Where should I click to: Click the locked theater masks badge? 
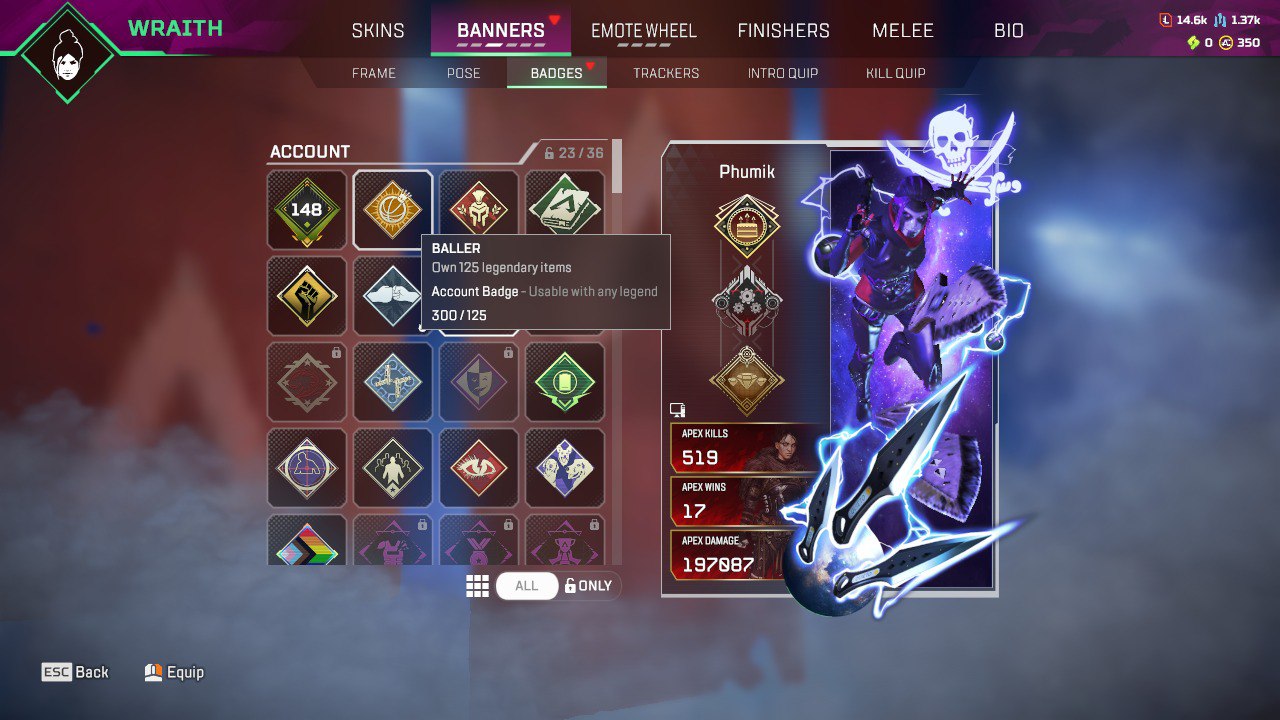pos(478,381)
